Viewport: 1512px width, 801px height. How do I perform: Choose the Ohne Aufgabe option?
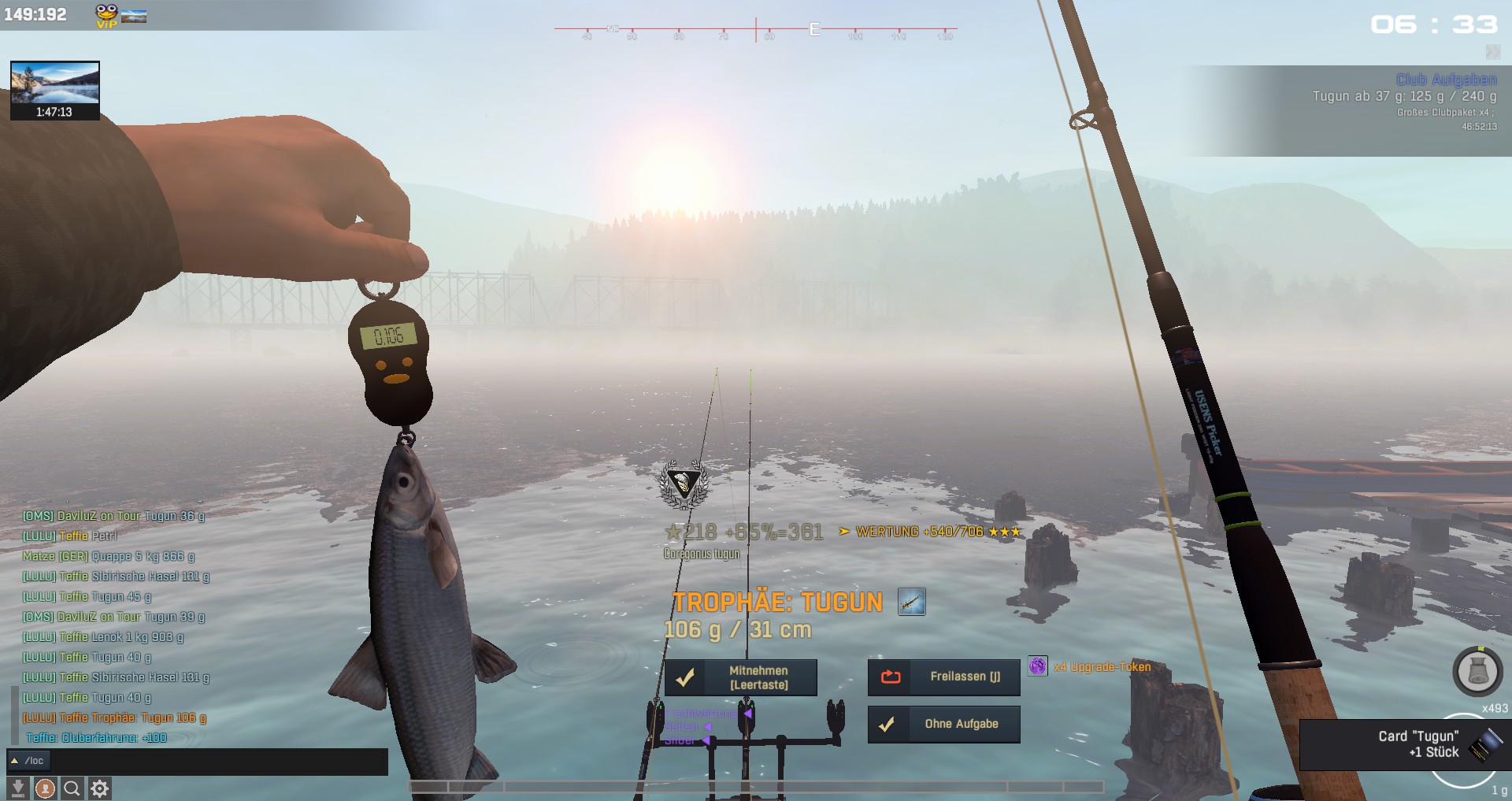[943, 725]
